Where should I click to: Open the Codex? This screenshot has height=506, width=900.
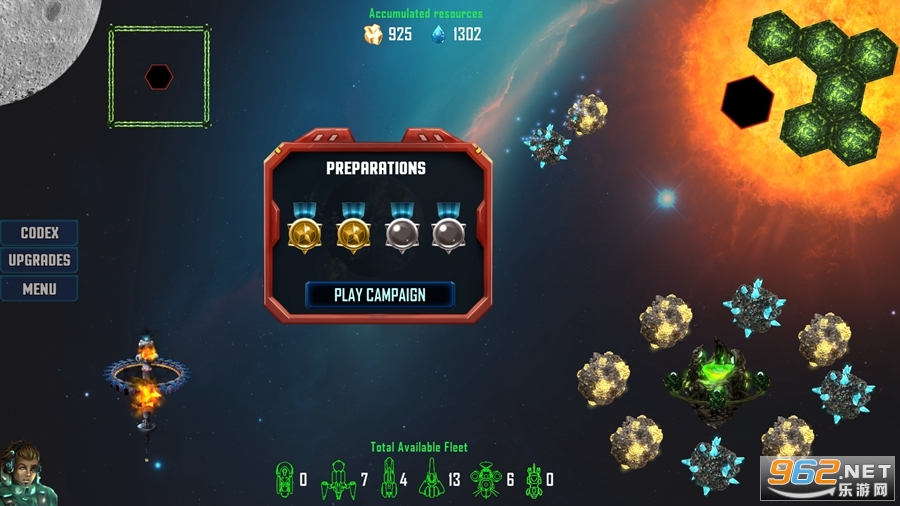click(40, 233)
